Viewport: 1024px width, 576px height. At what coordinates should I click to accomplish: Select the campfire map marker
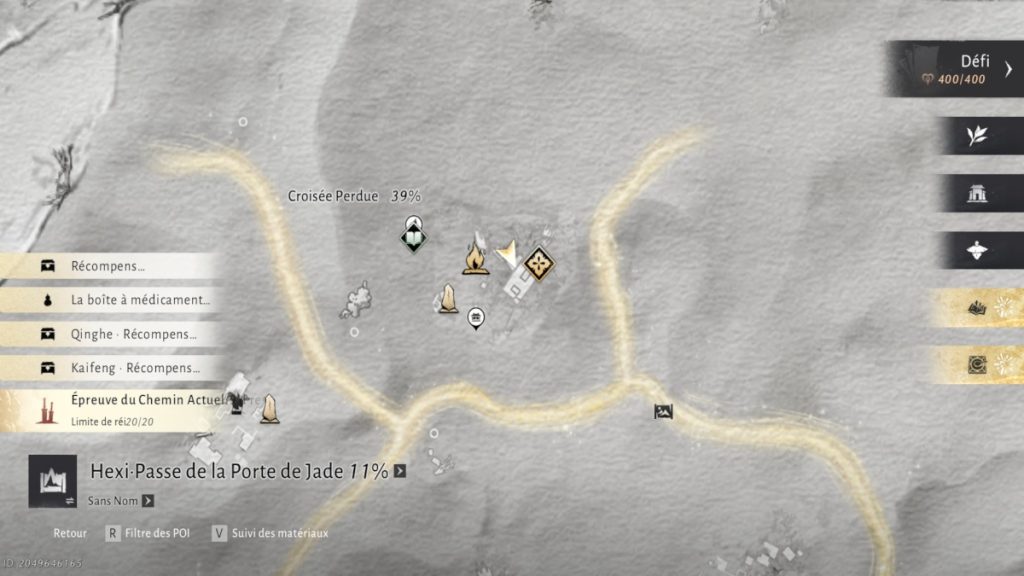[475, 258]
